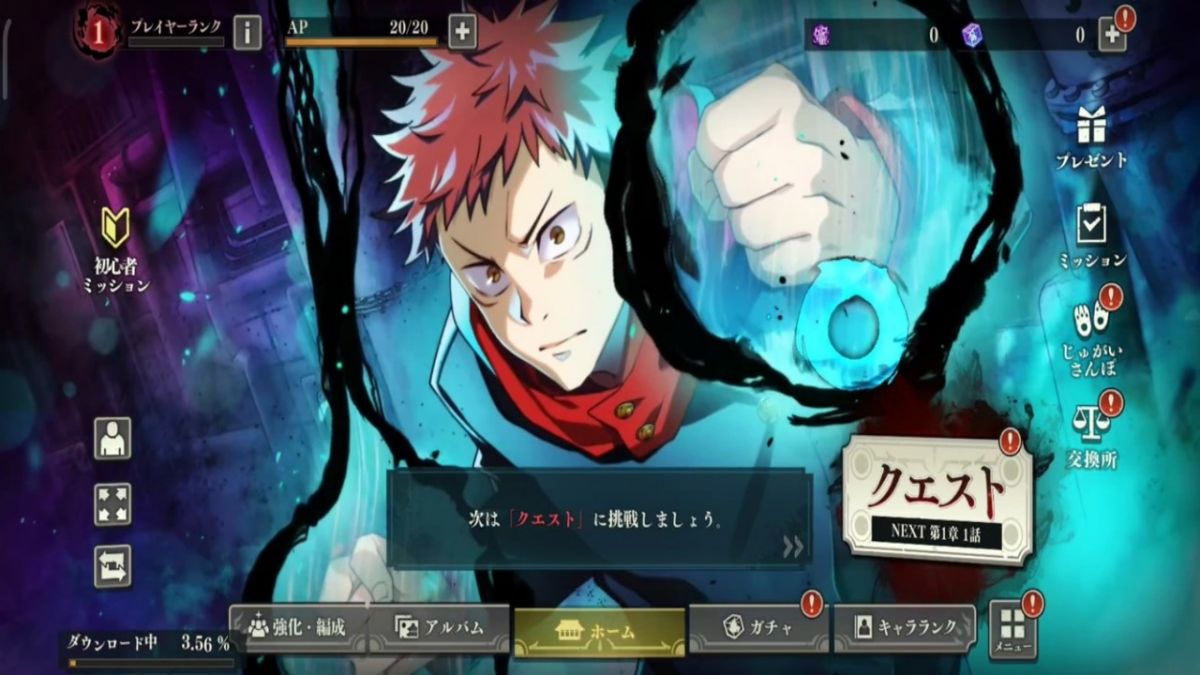Add AP with the plus button
This screenshot has height=675, width=1200.
pyautogui.click(x=462, y=32)
